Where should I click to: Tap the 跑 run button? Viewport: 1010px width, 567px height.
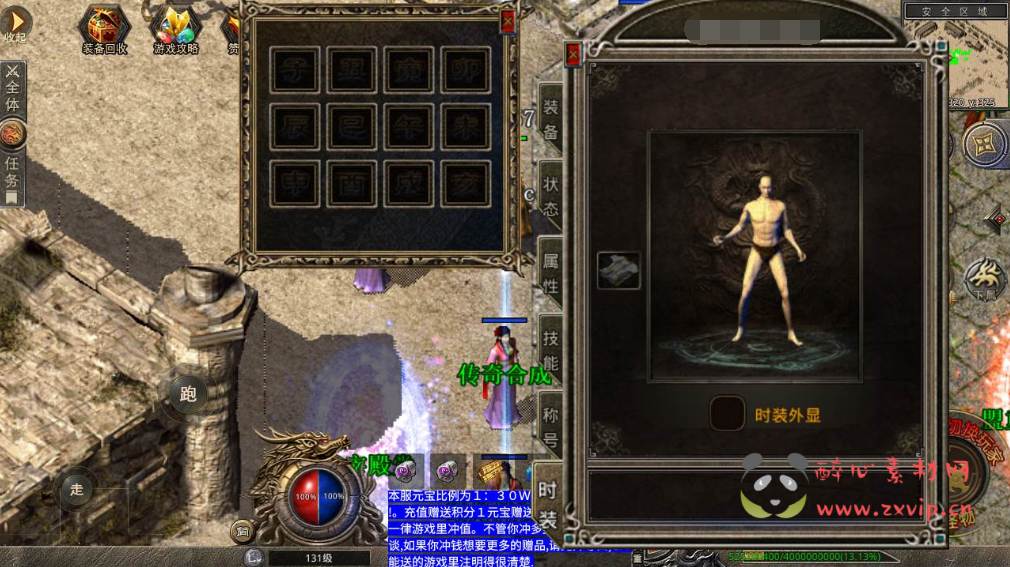coord(188,394)
